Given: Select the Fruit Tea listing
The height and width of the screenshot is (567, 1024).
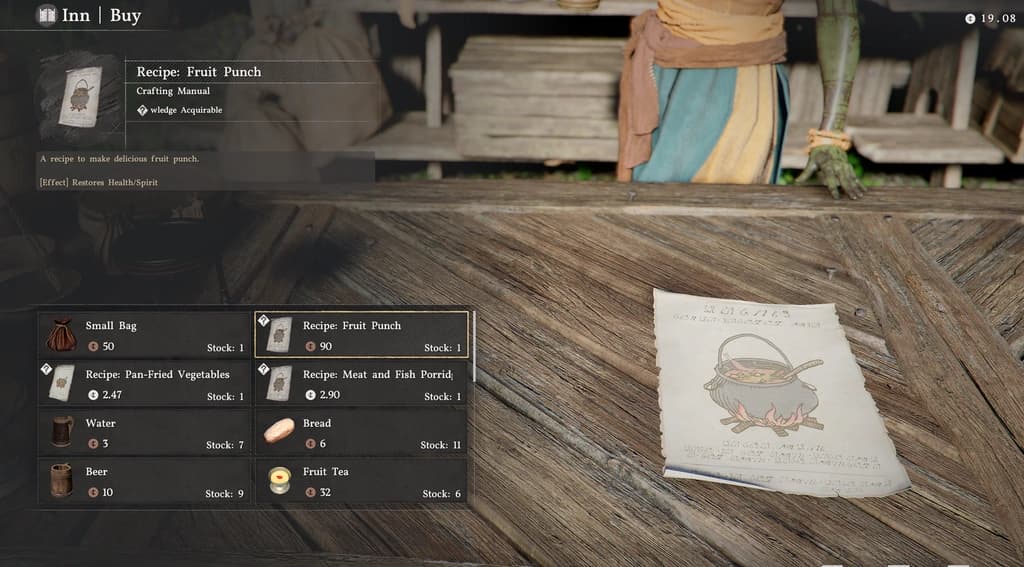Looking at the screenshot, I should coord(362,481).
